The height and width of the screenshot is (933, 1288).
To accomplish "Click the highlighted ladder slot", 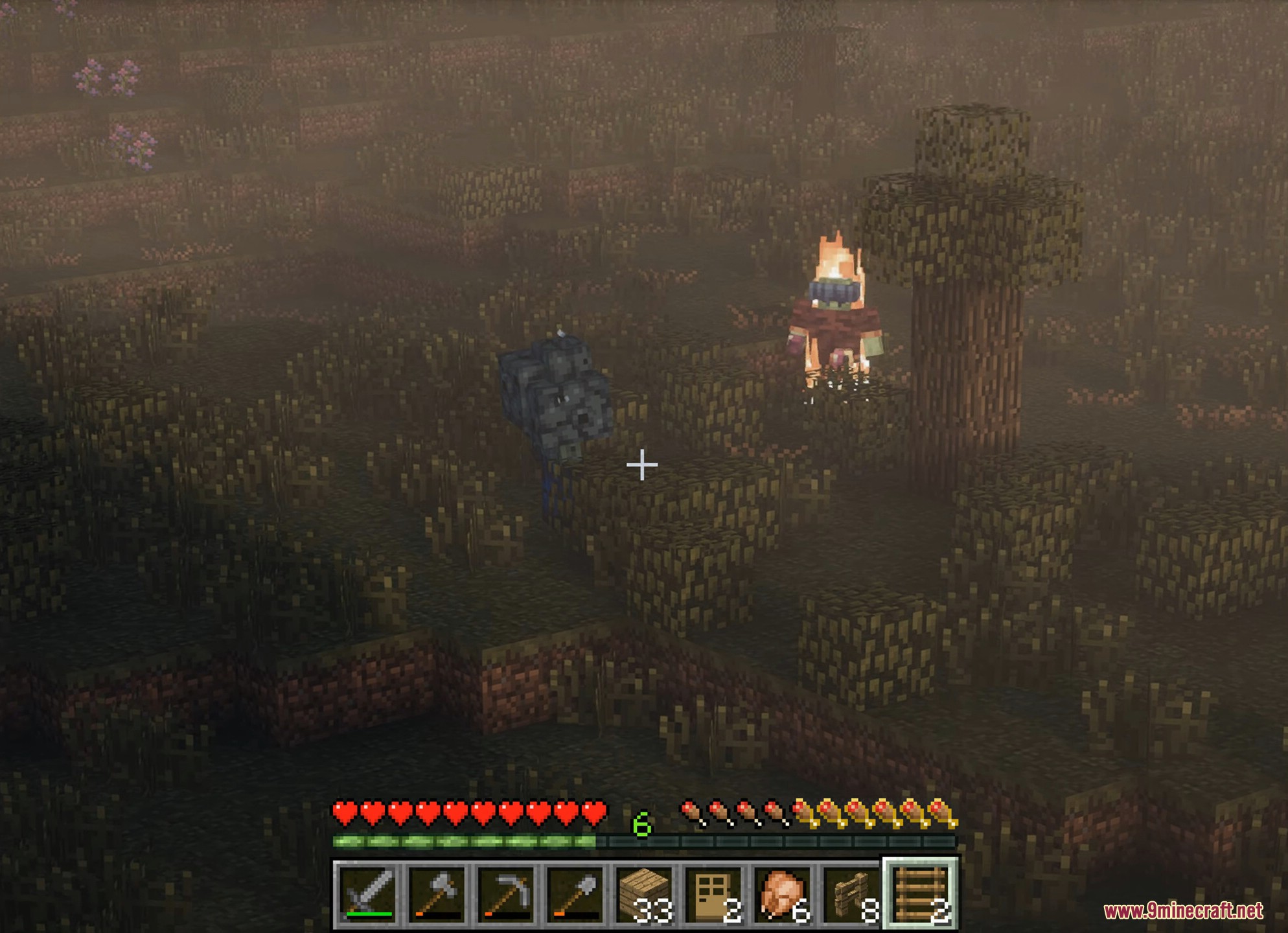I will [921, 894].
